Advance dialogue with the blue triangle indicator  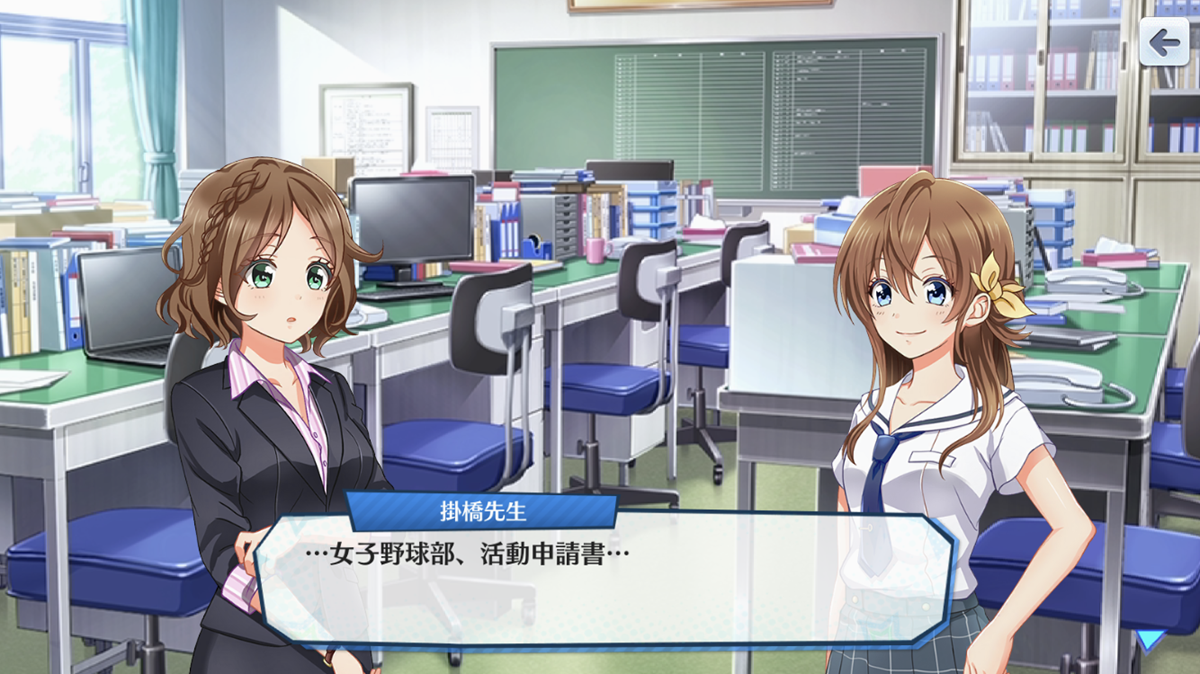click(x=1151, y=640)
